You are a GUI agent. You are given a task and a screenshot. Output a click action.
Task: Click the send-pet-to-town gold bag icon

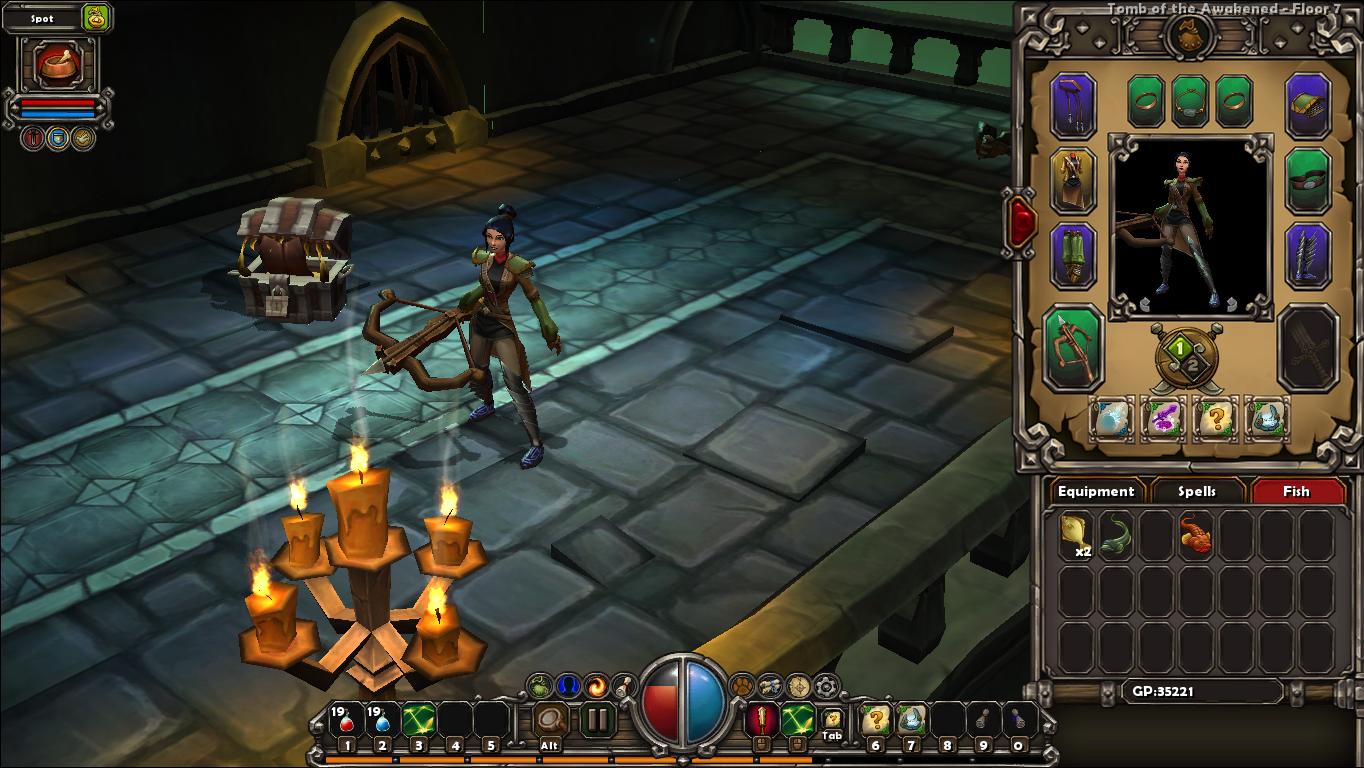point(97,18)
